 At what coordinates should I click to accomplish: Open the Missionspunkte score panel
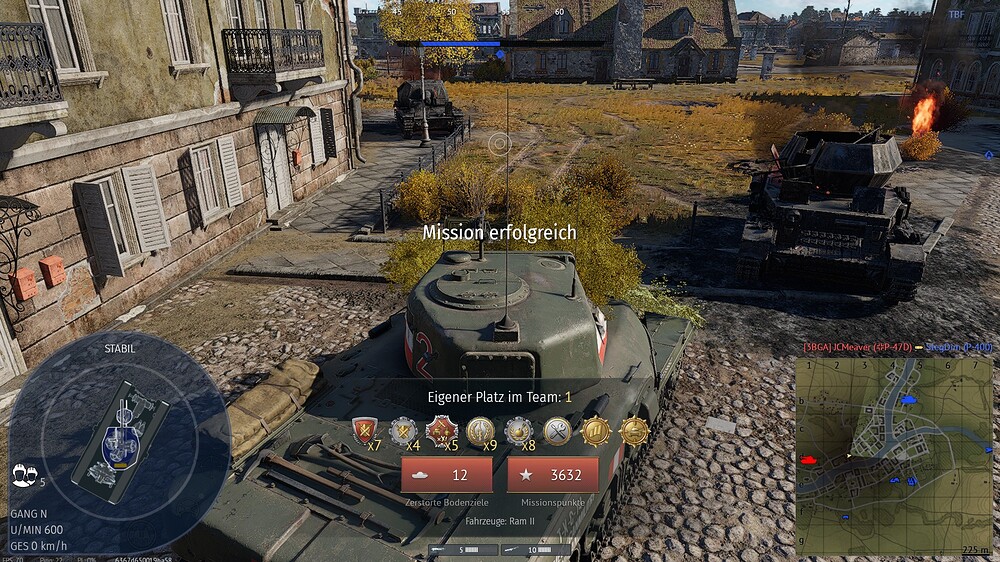552,475
